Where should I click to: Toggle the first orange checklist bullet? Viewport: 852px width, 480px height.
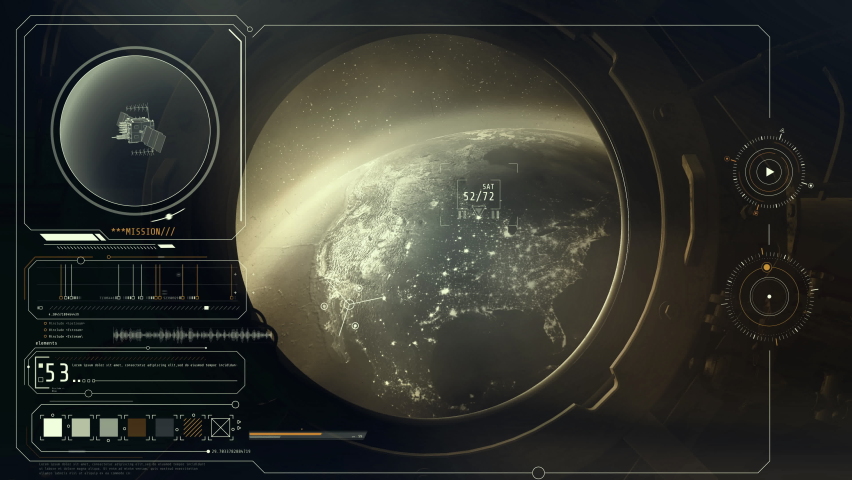point(46,323)
